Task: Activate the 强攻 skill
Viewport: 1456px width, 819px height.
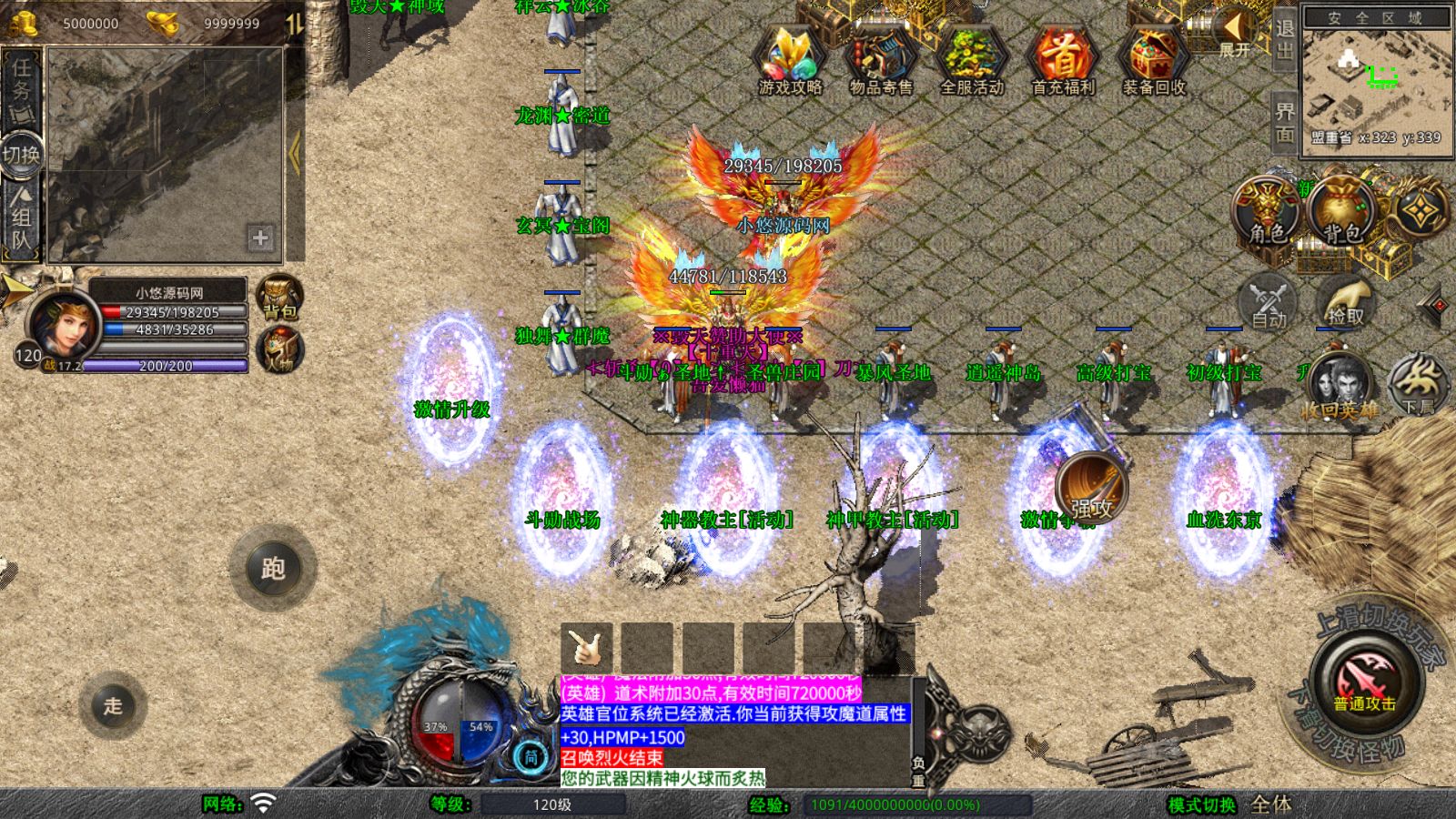Action: (1091, 488)
